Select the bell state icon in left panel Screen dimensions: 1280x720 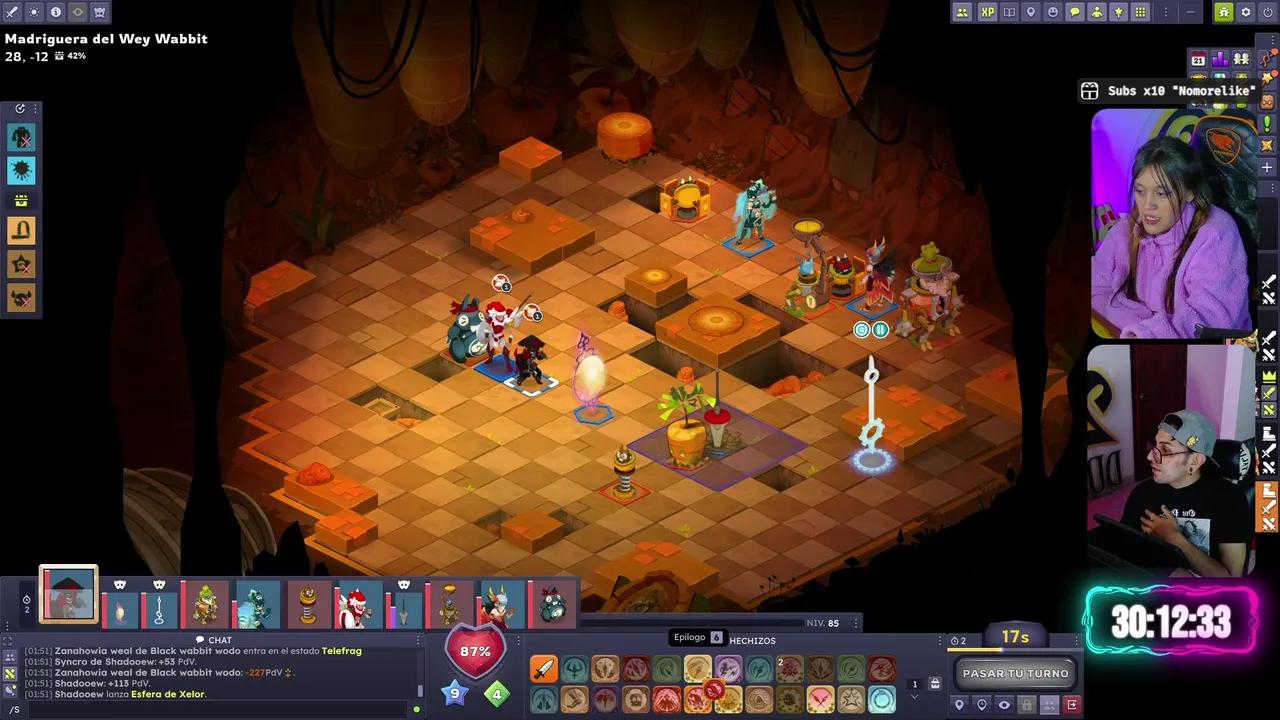[x=21, y=231]
